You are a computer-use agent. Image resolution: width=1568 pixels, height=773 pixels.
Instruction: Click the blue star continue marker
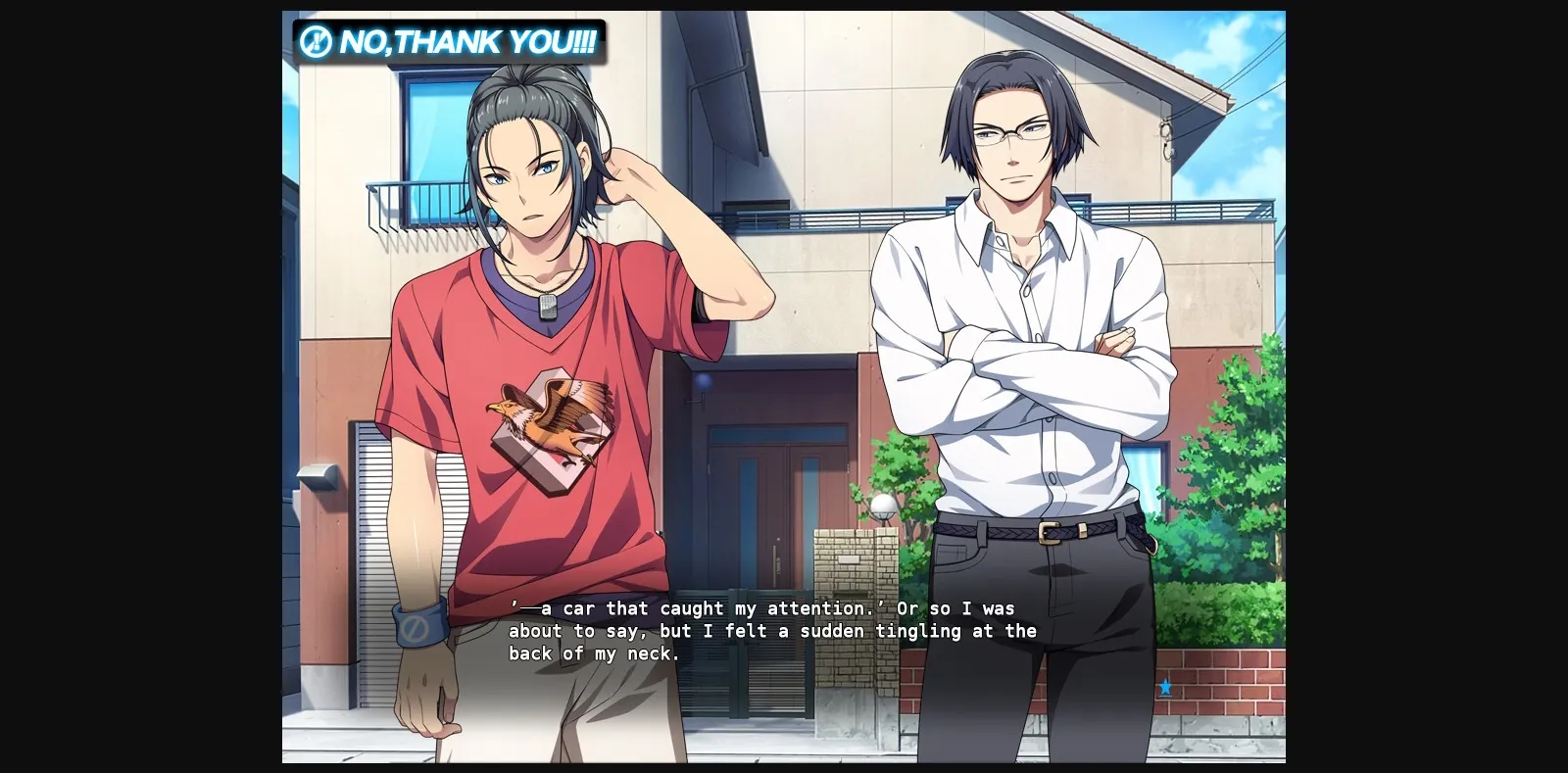point(1164,689)
